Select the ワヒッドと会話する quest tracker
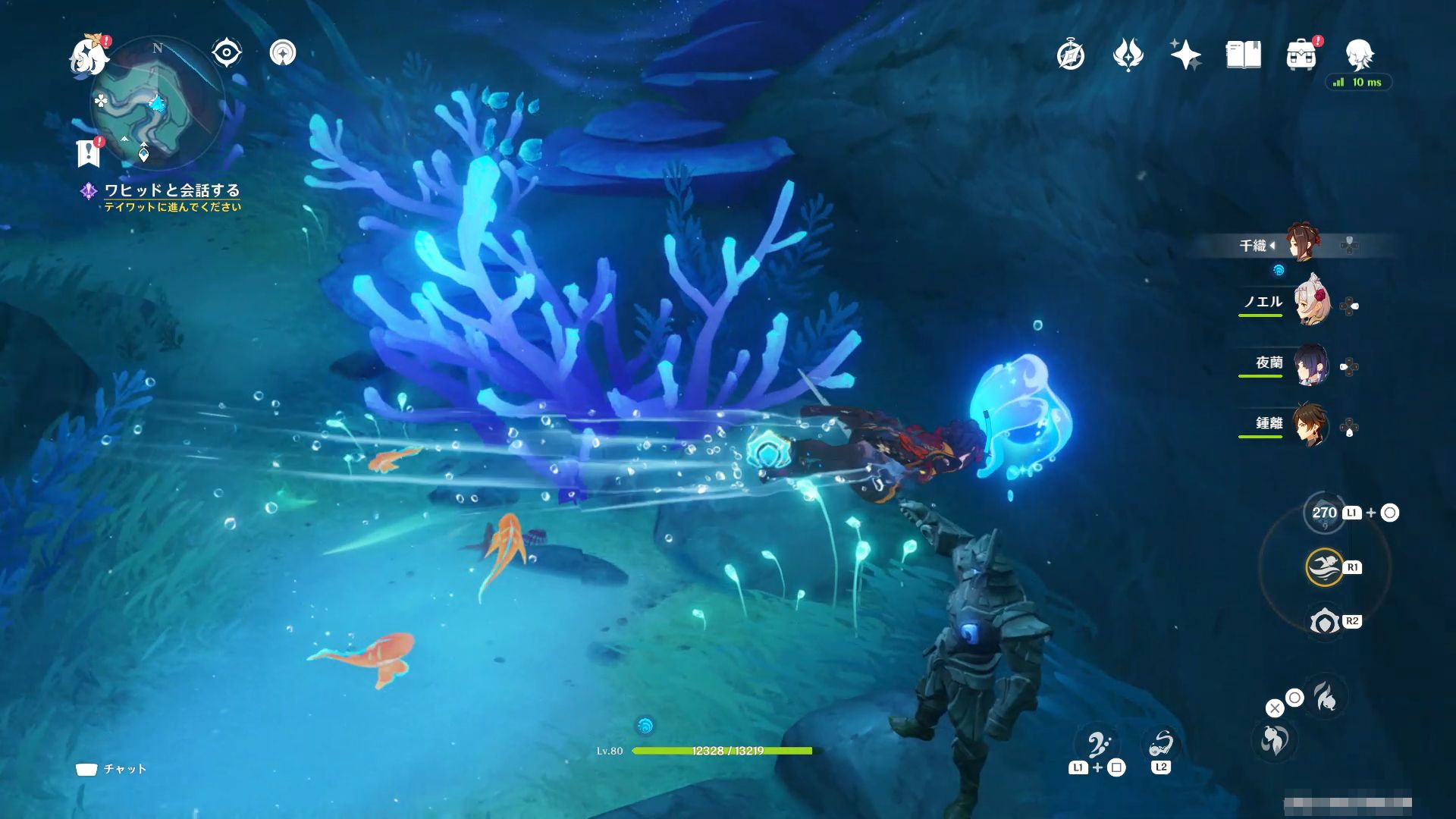1456x819 pixels. [x=171, y=190]
